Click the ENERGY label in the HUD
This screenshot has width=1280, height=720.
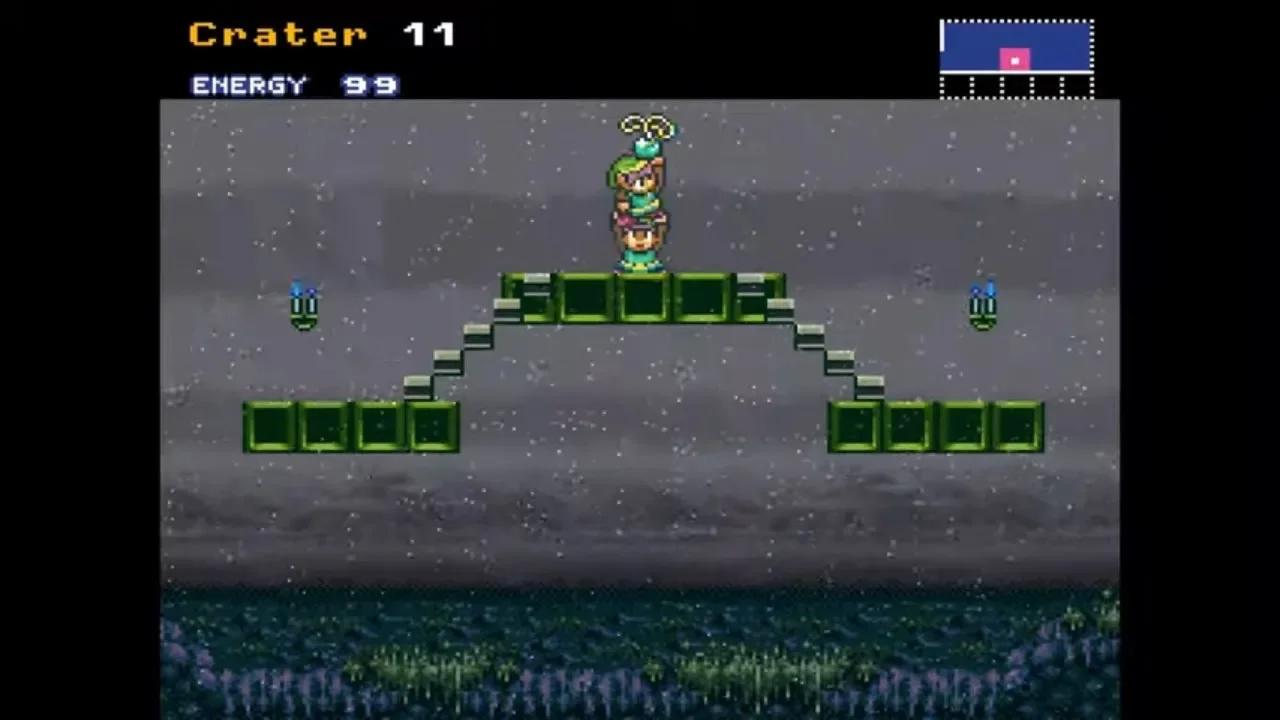point(248,85)
